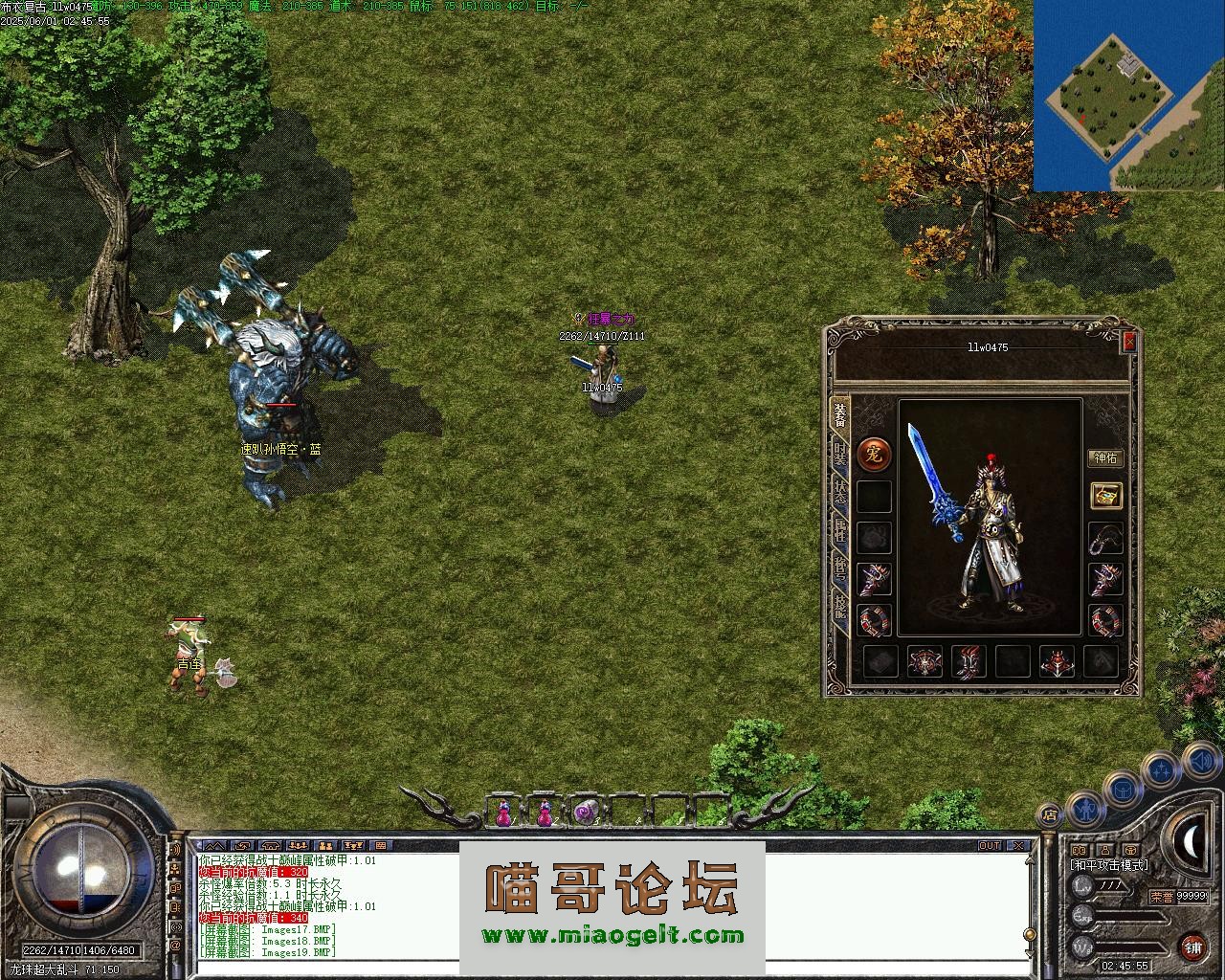Use the first red potion in hotbar

(503, 814)
